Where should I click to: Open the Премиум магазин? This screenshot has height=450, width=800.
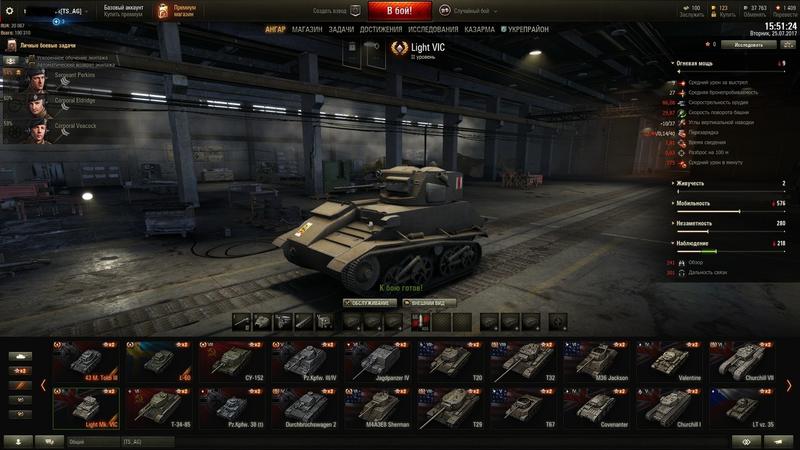click(x=178, y=11)
